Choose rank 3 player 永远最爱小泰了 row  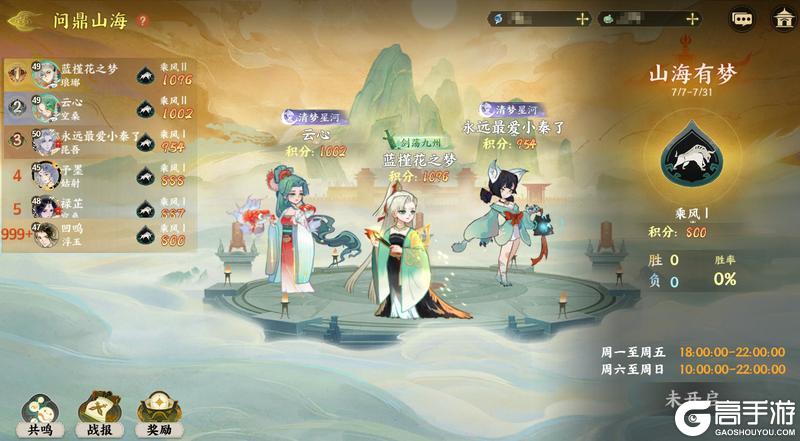(x=100, y=141)
